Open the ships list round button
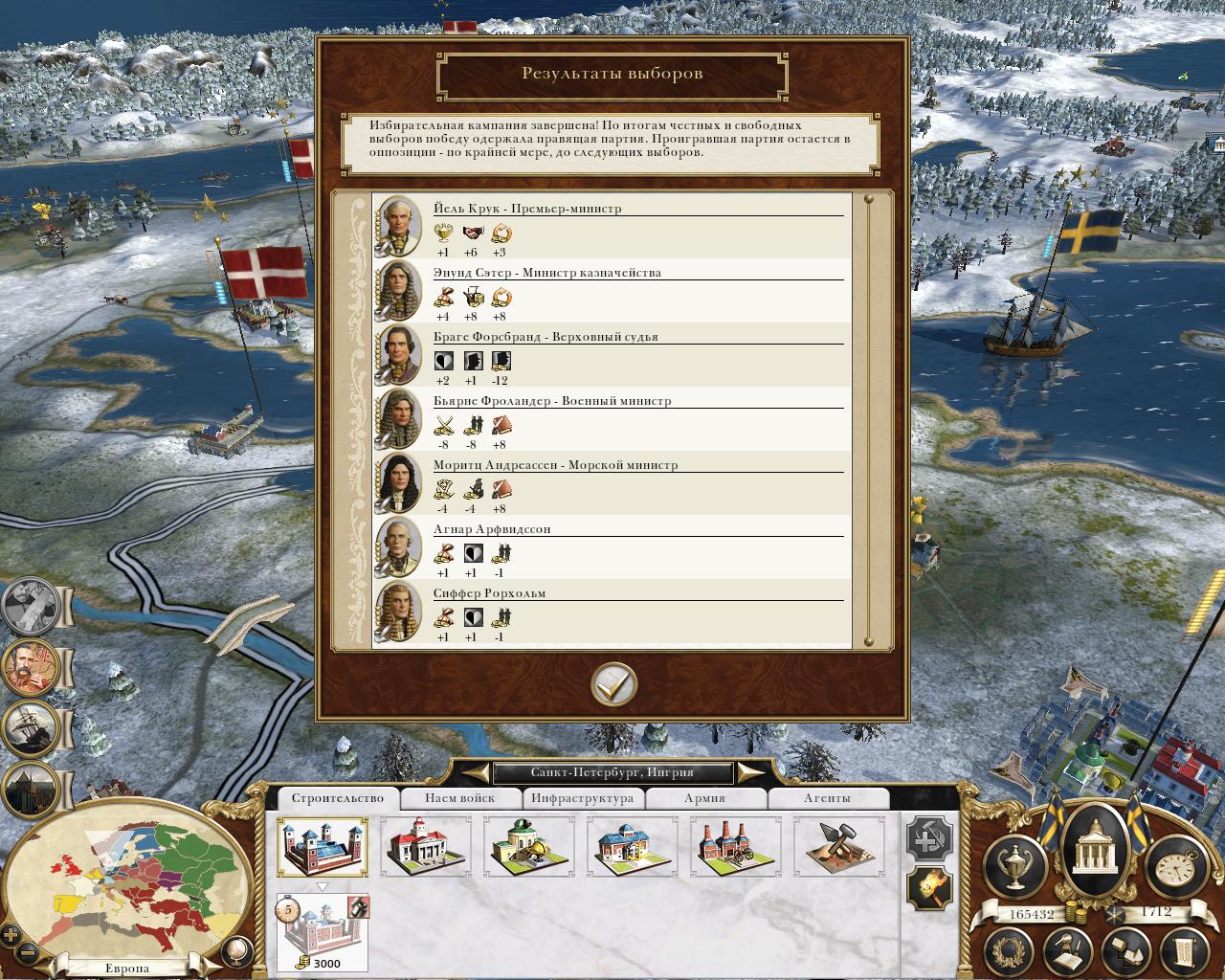This screenshot has width=1225, height=980. (x=31, y=728)
